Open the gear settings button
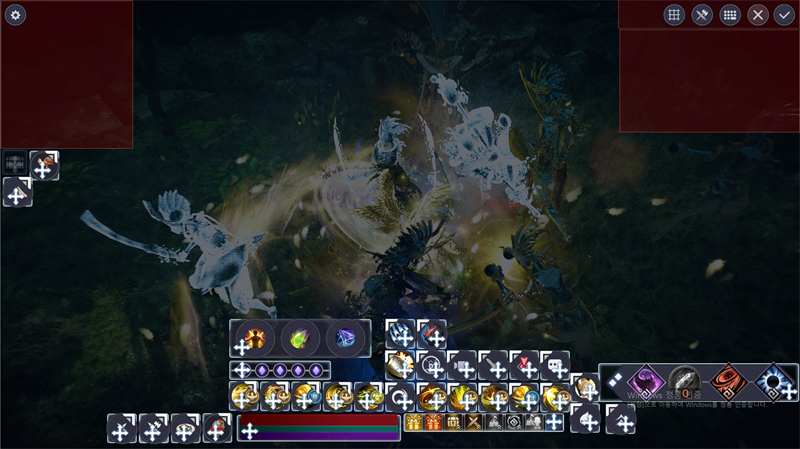Viewport: 800px width, 449px height. point(15,15)
